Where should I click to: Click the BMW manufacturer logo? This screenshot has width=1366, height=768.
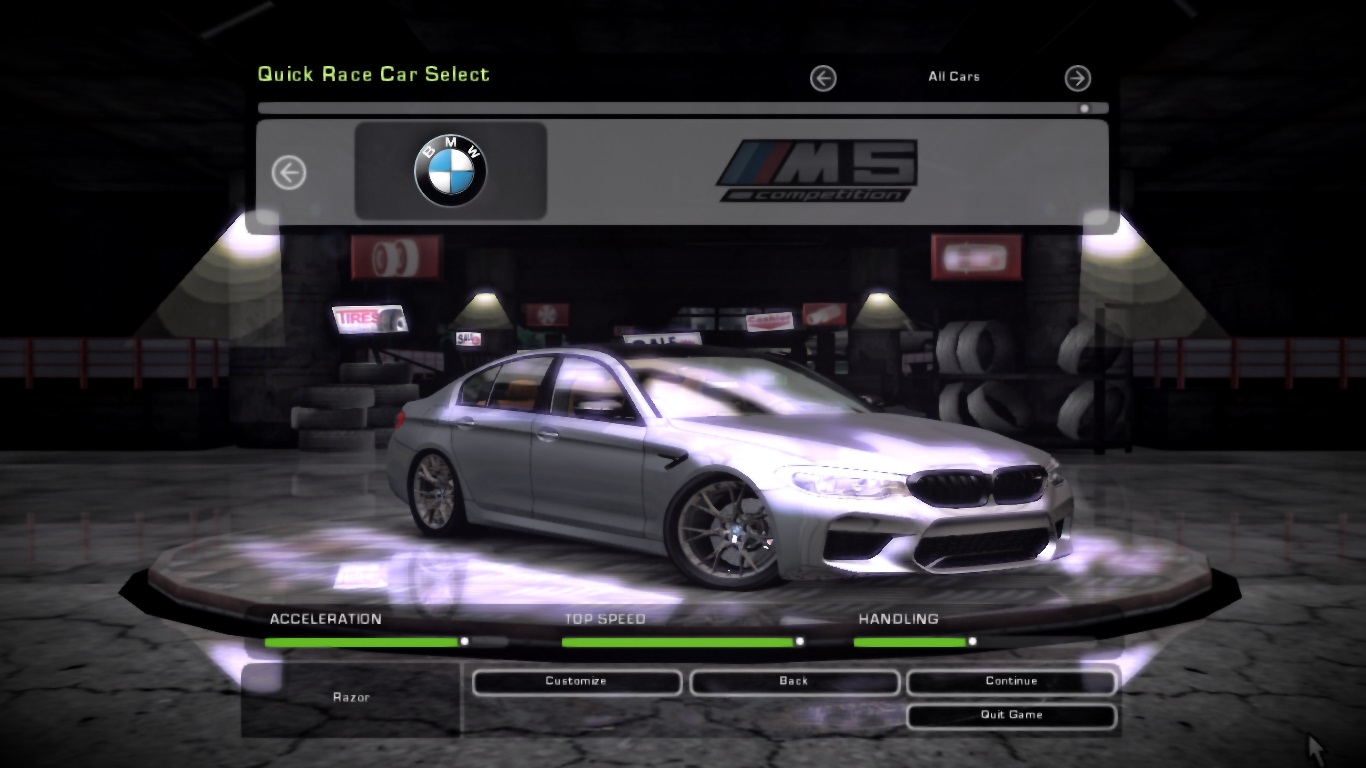click(x=448, y=168)
